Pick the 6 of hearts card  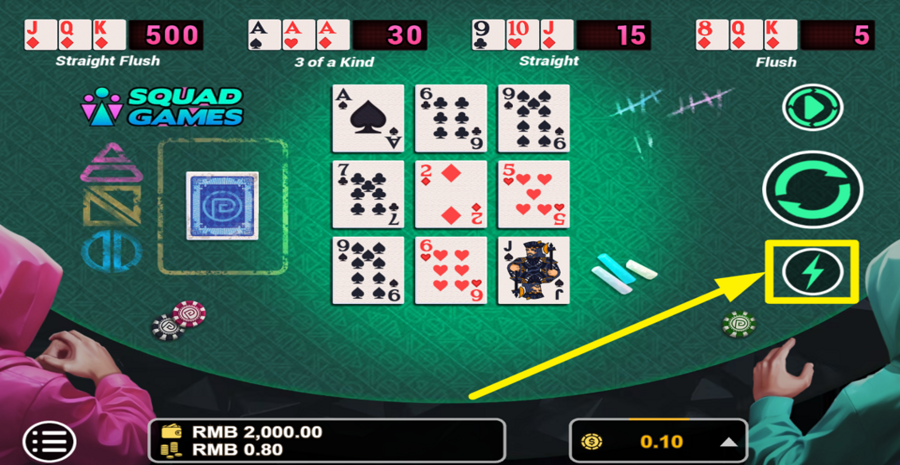click(x=450, y=270)
